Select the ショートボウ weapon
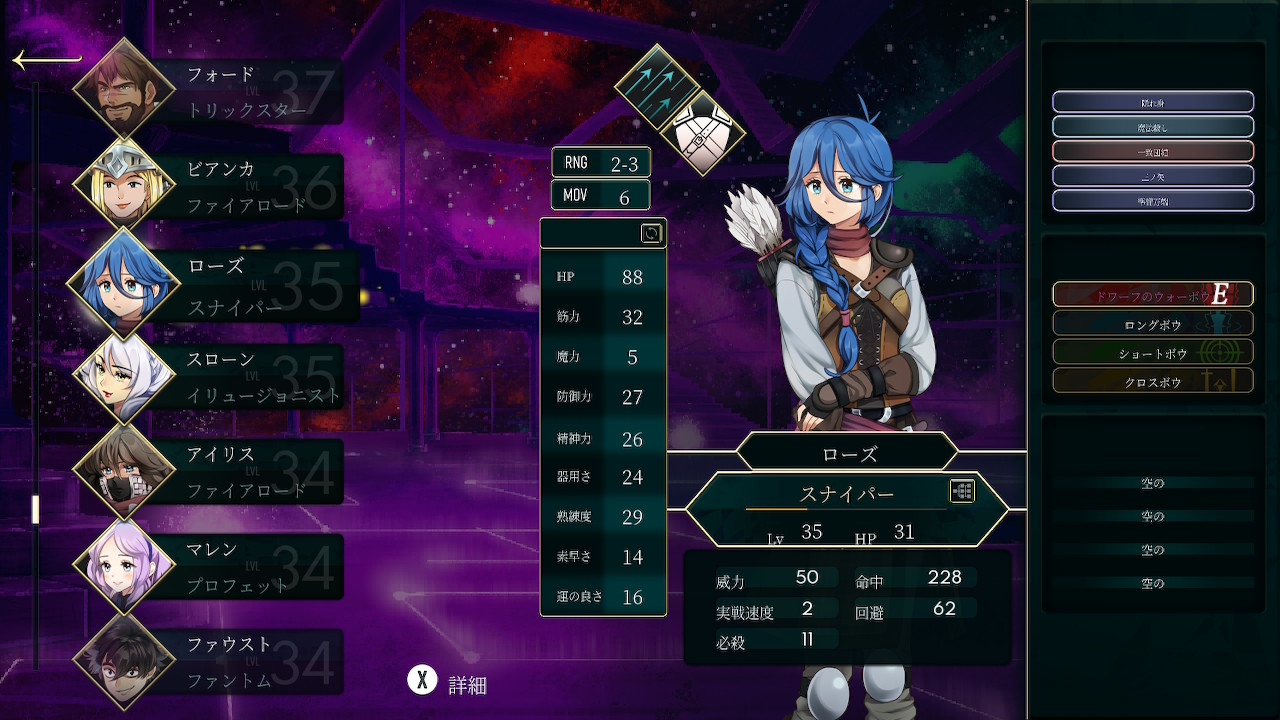This screenshot has height=720, width=1280. tap(1153, 353)
